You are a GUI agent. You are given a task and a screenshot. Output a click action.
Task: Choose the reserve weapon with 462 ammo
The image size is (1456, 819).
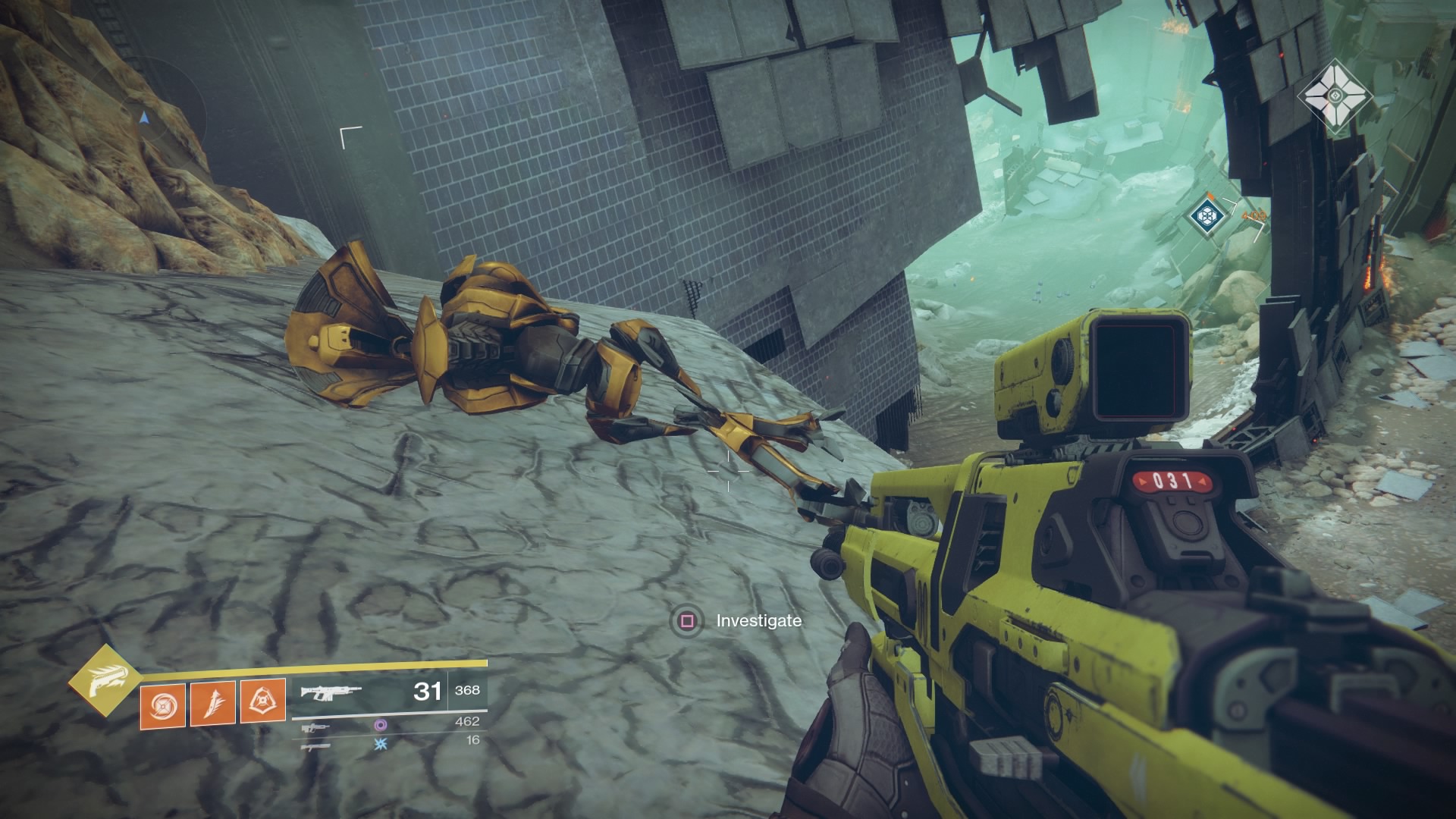pos(315,726)
